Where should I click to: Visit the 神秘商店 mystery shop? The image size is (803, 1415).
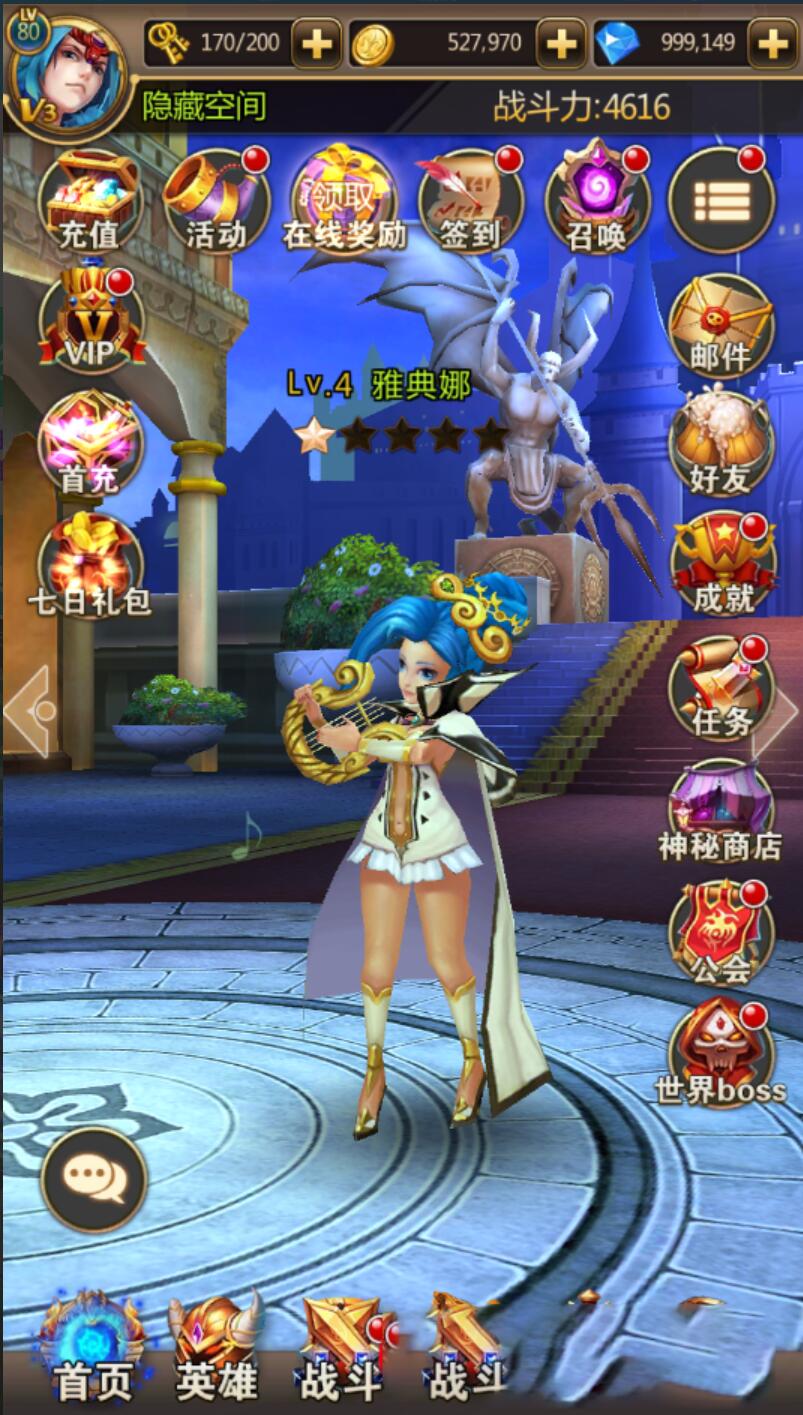(721, 812)
